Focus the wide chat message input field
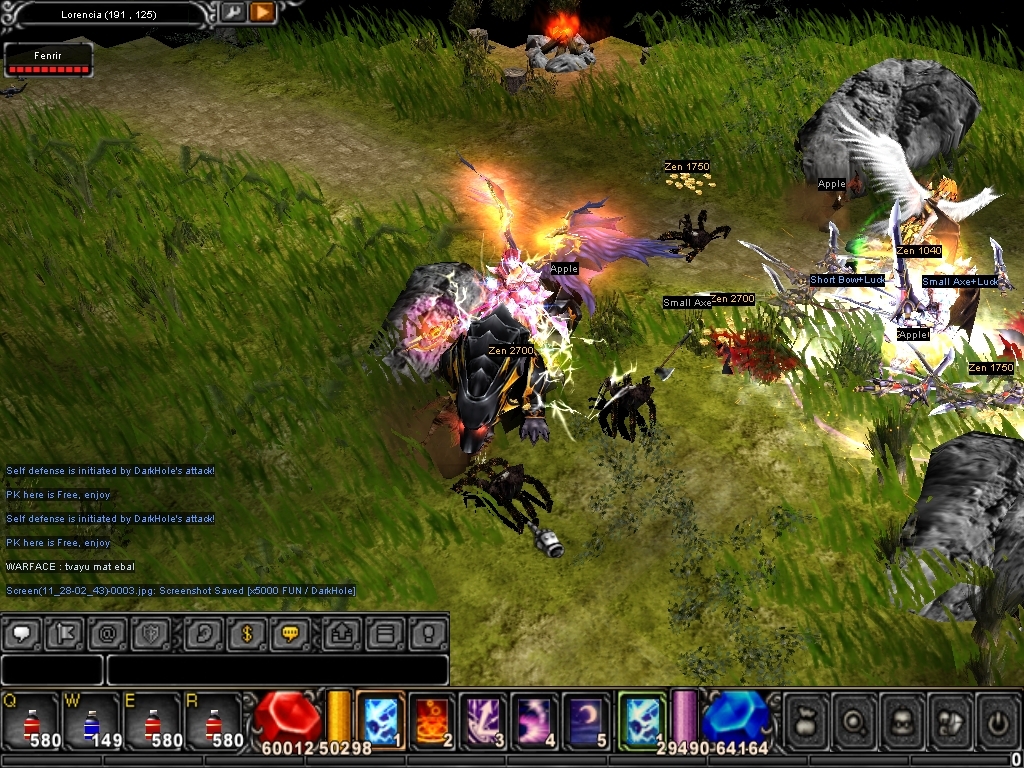This screenshot has height=768, width=1024. coord(277,669)
